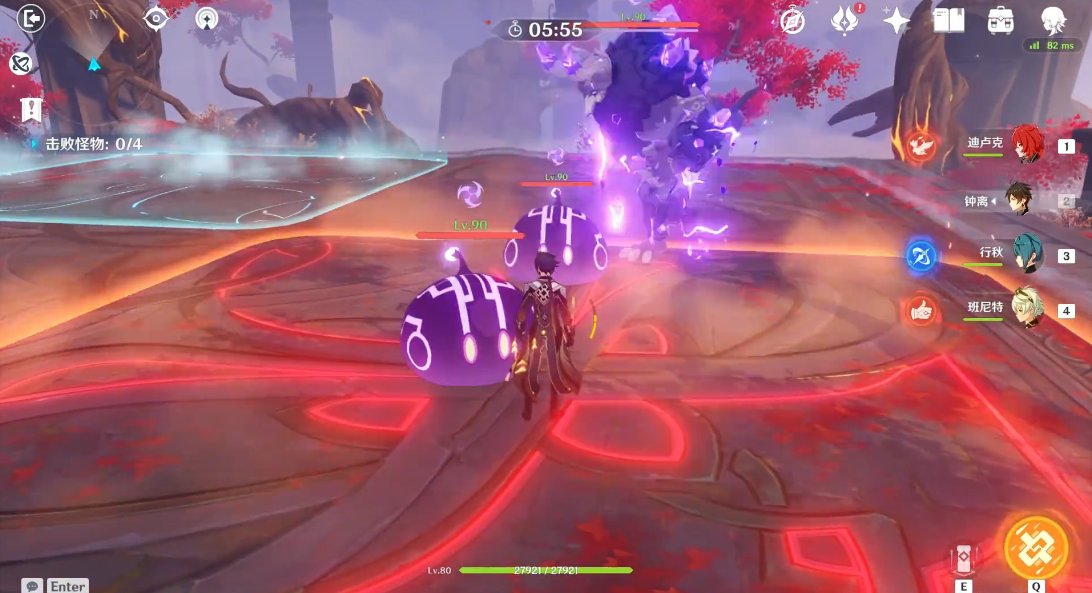
Task: Click the crossed-out compass icon
Action: coord(793,20)
